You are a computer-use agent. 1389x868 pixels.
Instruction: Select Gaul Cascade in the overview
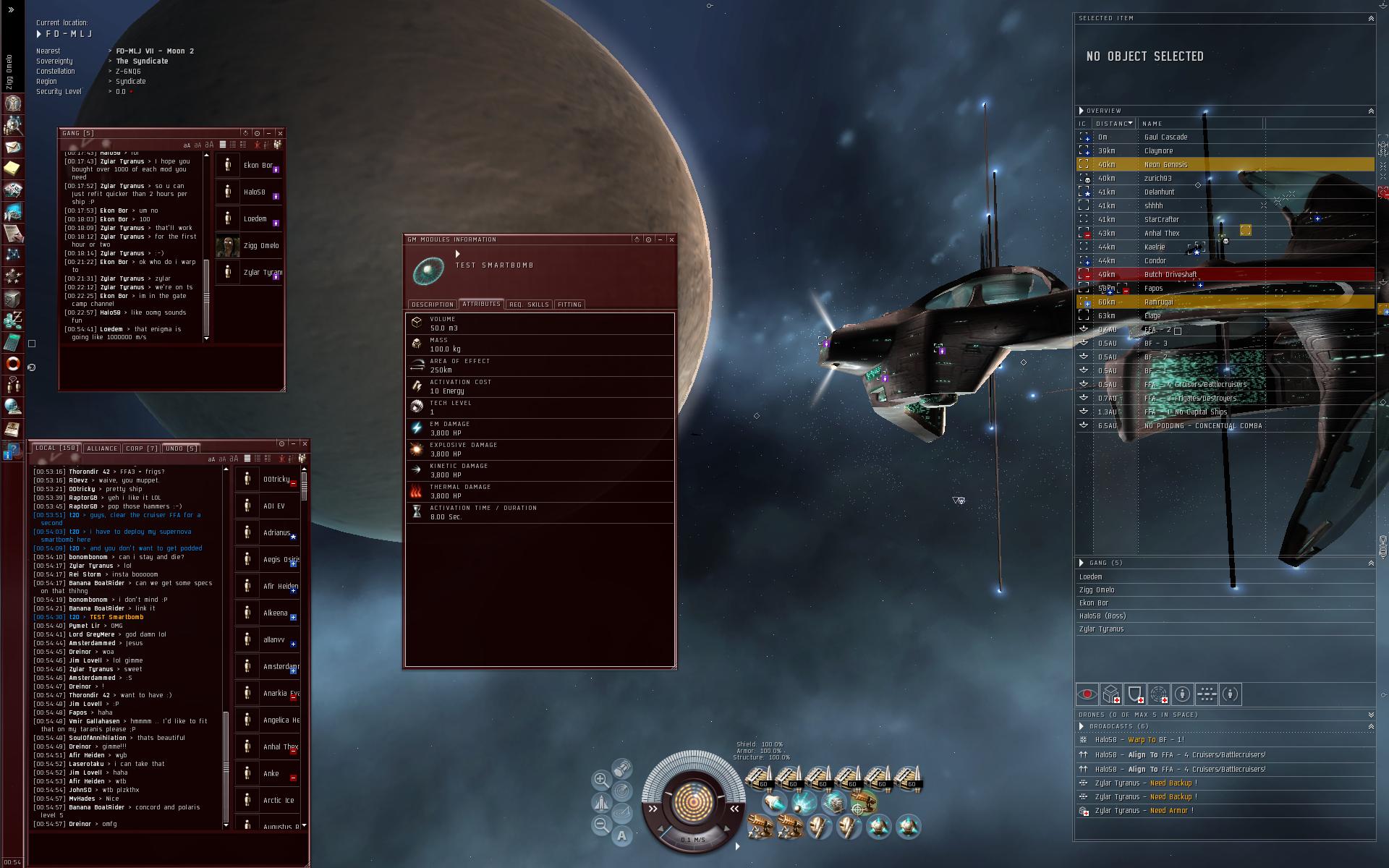(x=1165, y=137)
